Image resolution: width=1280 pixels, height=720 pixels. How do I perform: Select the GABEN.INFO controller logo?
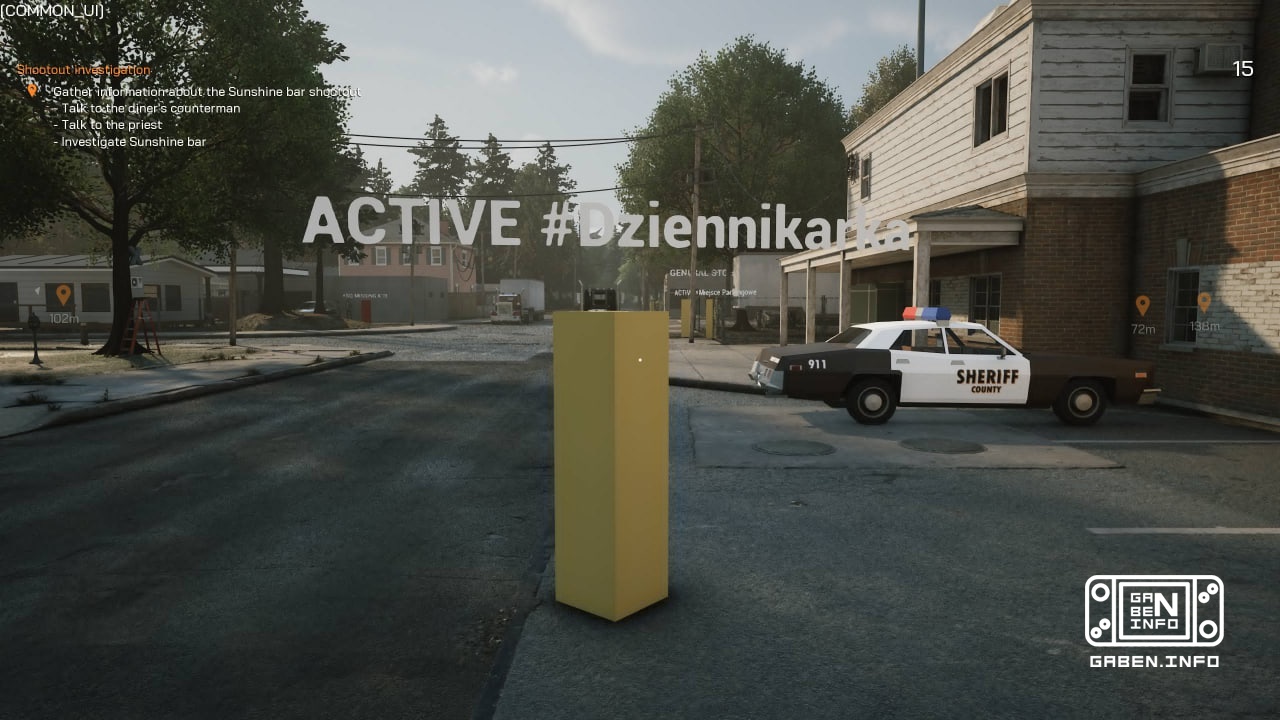click(x=1155, y=612)
